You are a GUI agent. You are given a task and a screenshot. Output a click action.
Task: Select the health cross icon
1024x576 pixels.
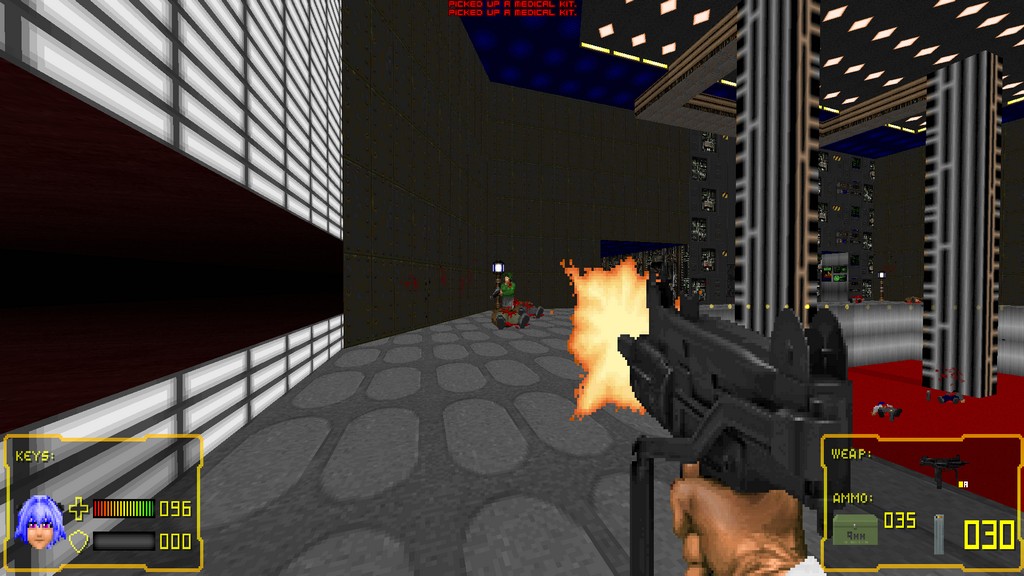pyautogui.click(x=78, y=510)
